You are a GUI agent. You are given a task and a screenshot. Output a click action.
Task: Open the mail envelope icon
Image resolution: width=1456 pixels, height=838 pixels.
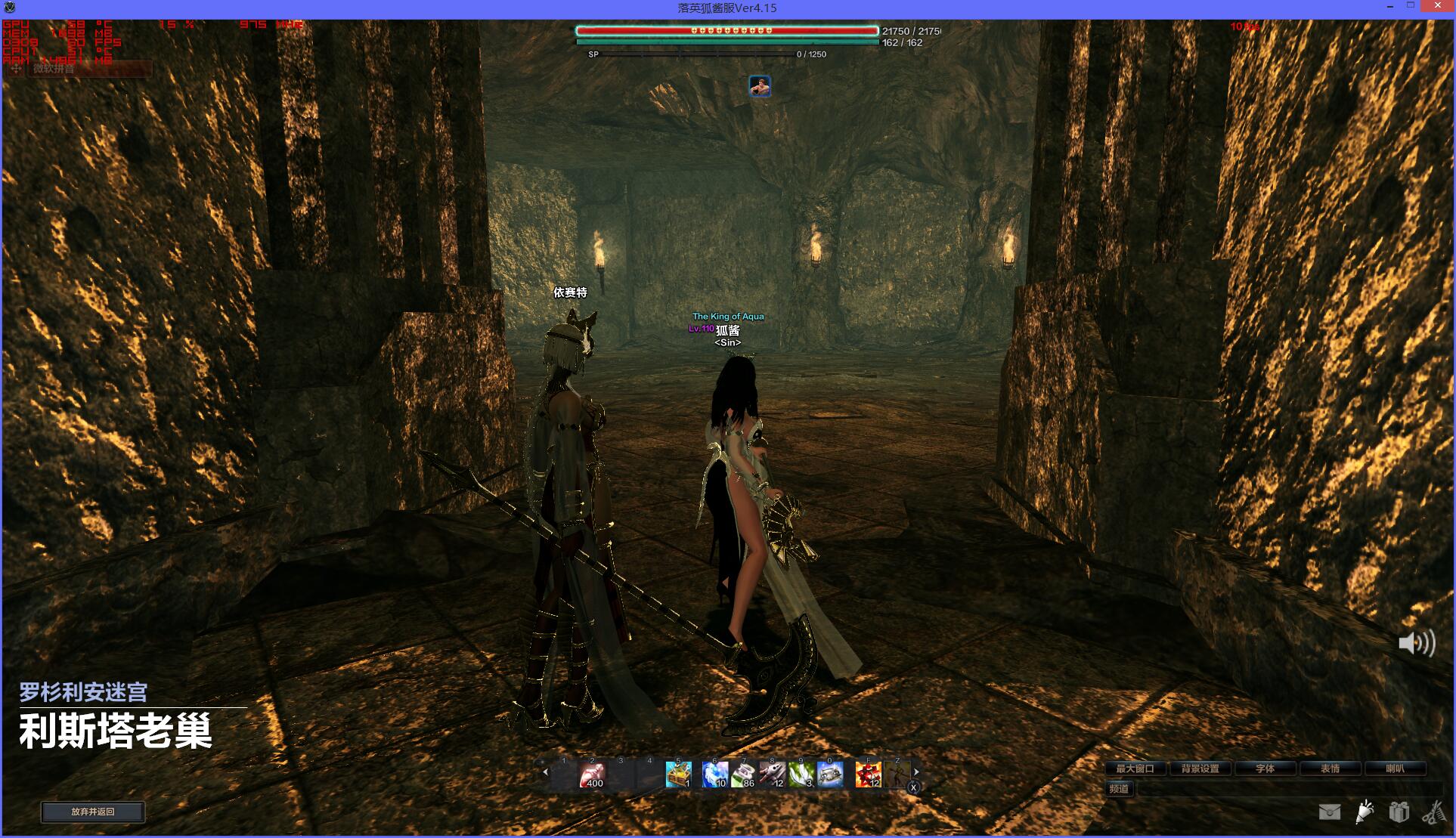click(1329, 812)
